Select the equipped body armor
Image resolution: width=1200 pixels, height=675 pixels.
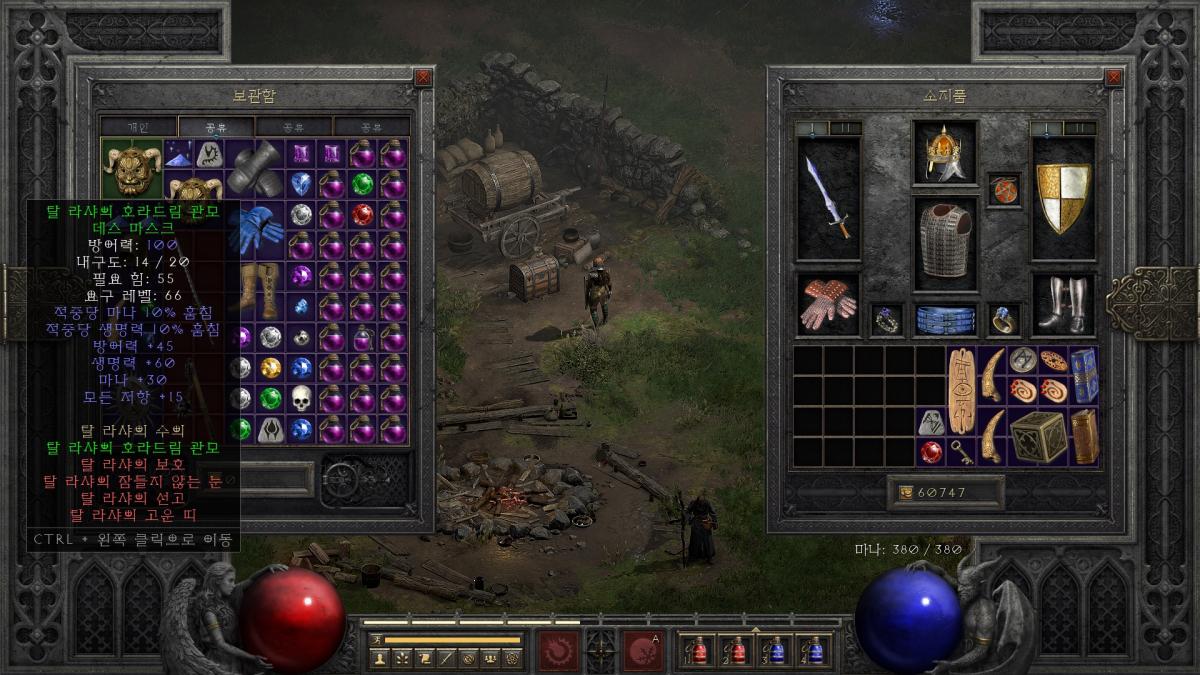point(944,241)
